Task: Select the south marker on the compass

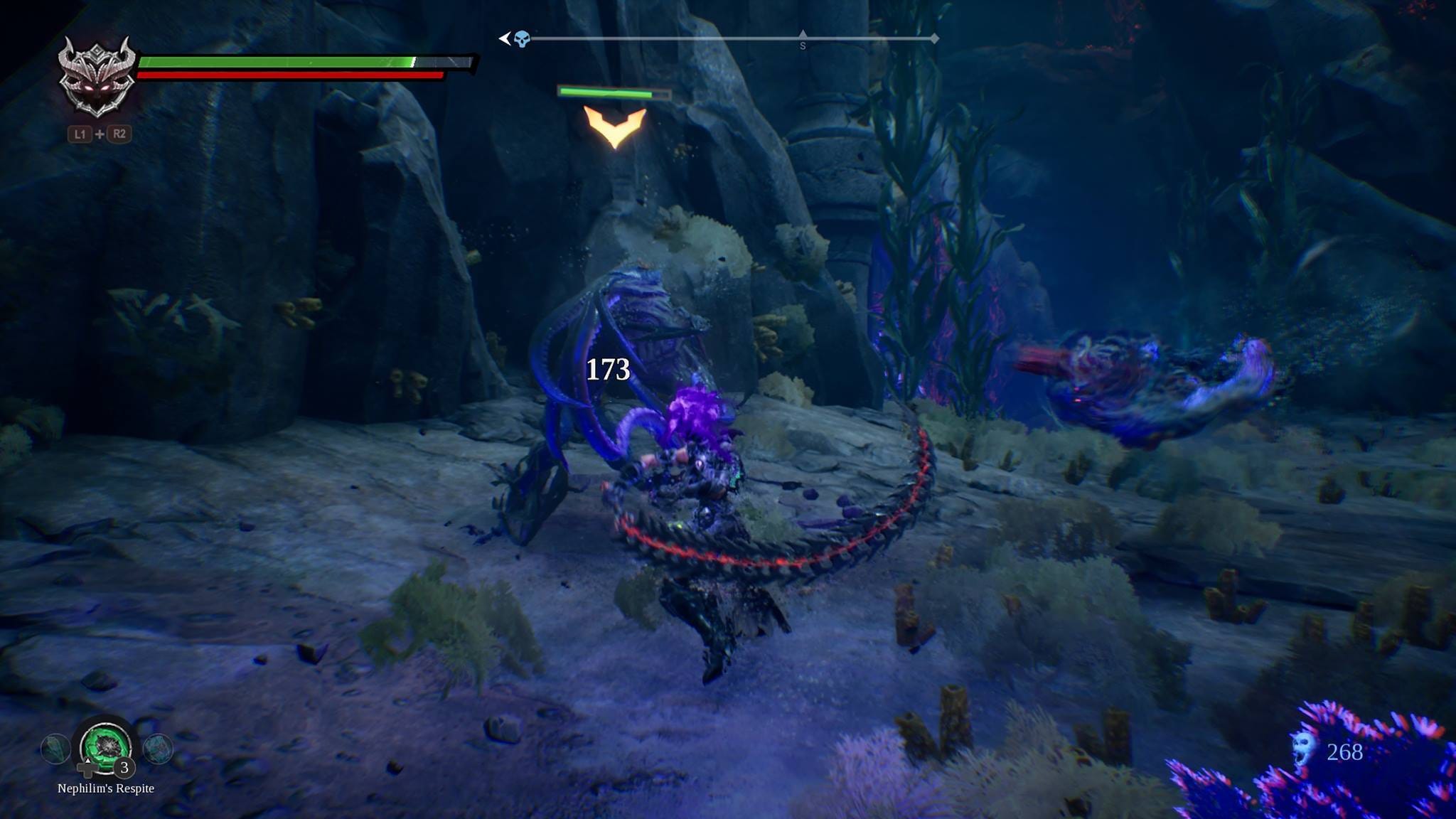Action: 803,44
